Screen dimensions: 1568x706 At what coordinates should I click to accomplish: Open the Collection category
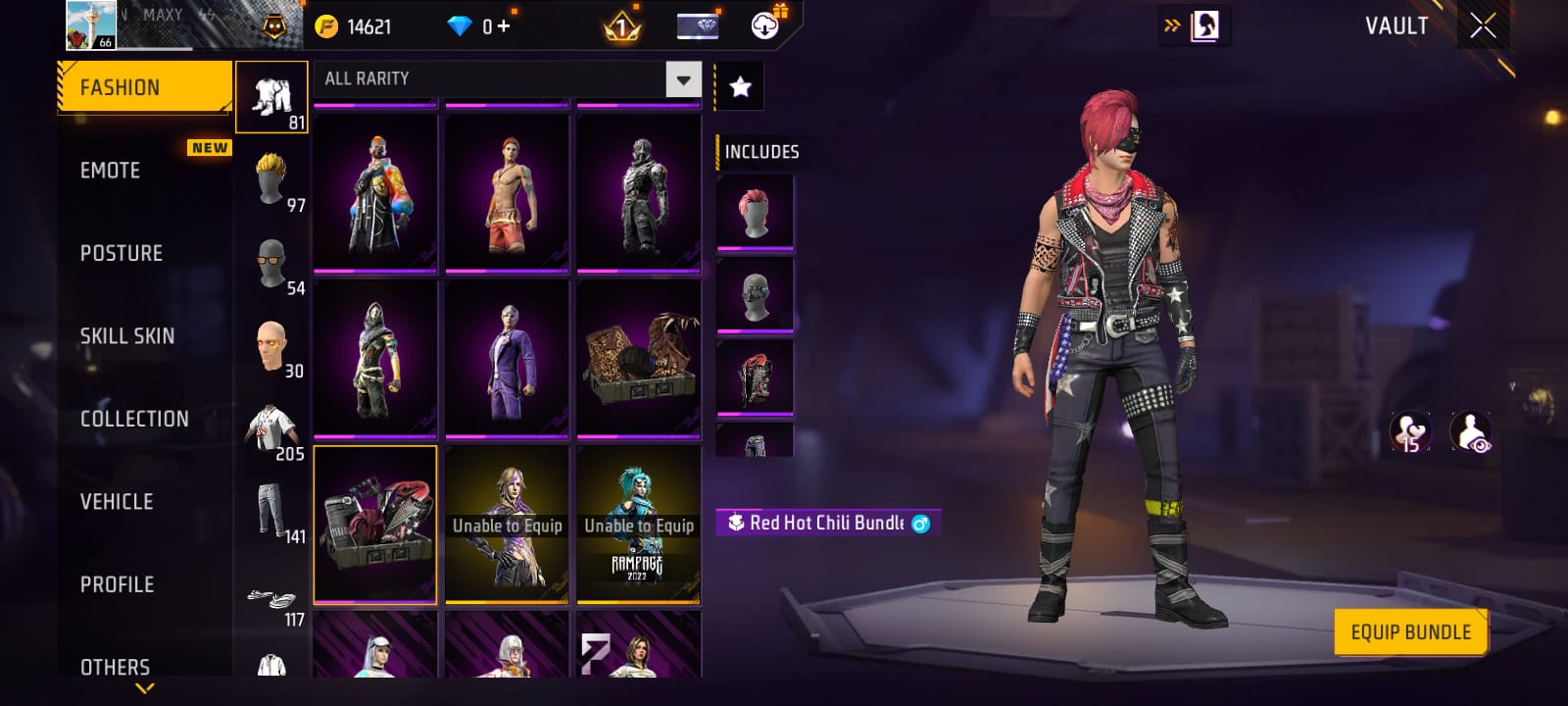[134, 419]
